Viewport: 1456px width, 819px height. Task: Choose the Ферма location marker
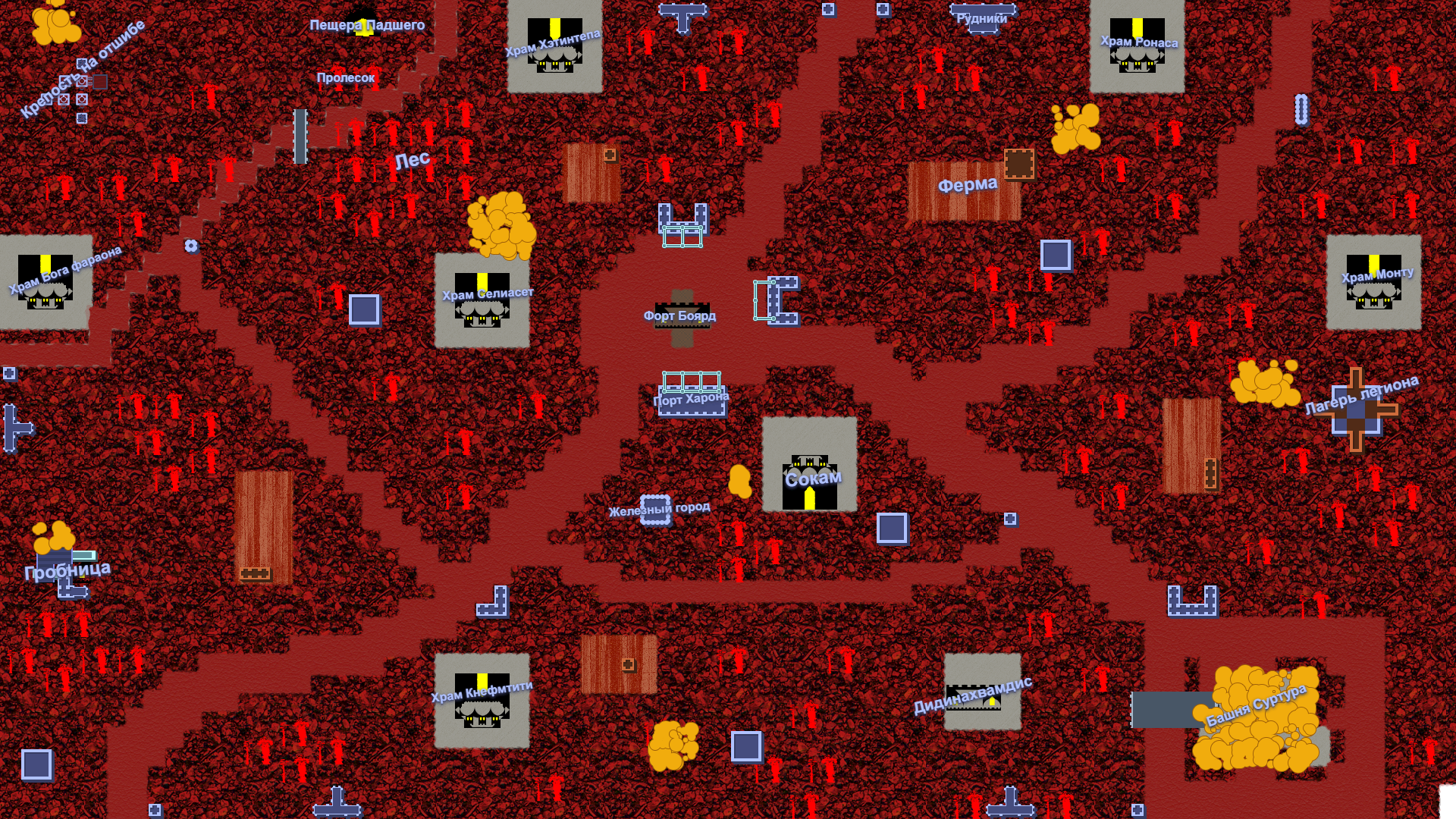click(x=968, y=184)
